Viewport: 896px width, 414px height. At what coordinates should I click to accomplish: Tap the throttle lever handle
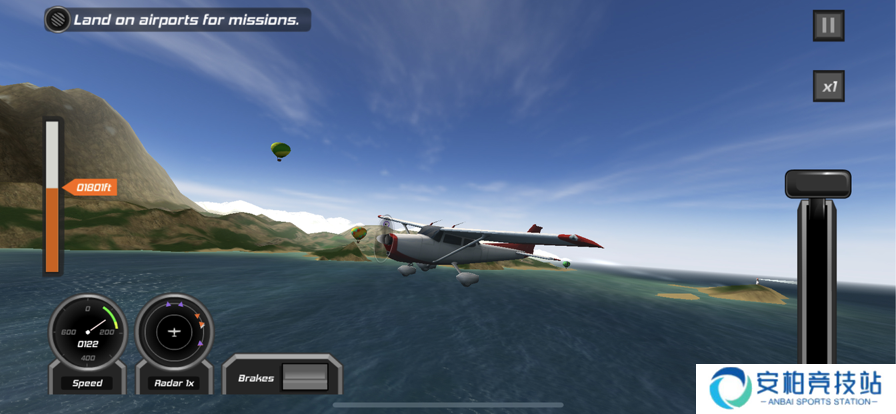[818, 184]
